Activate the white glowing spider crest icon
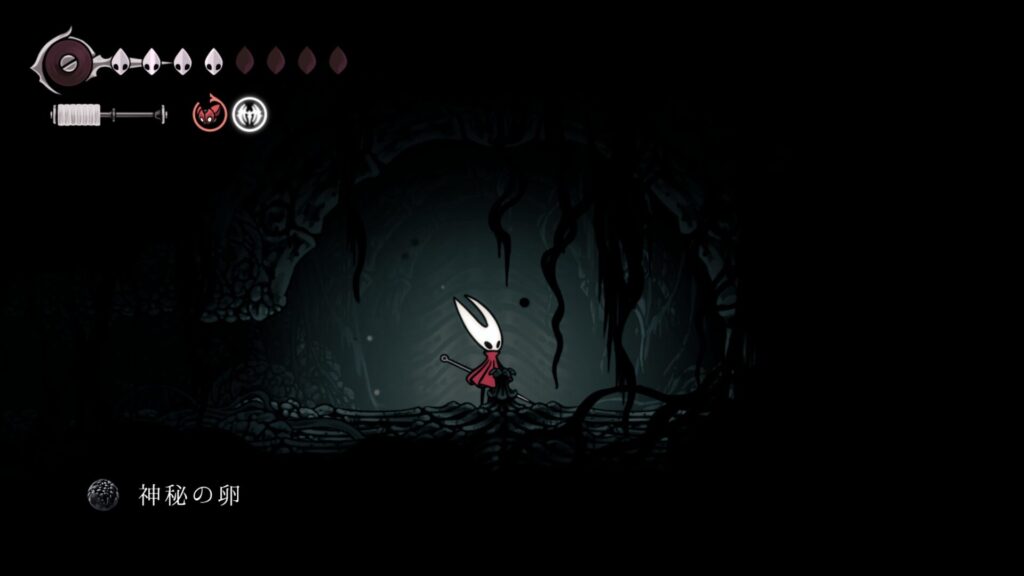Screen dimensions: 1024x576 249,115
